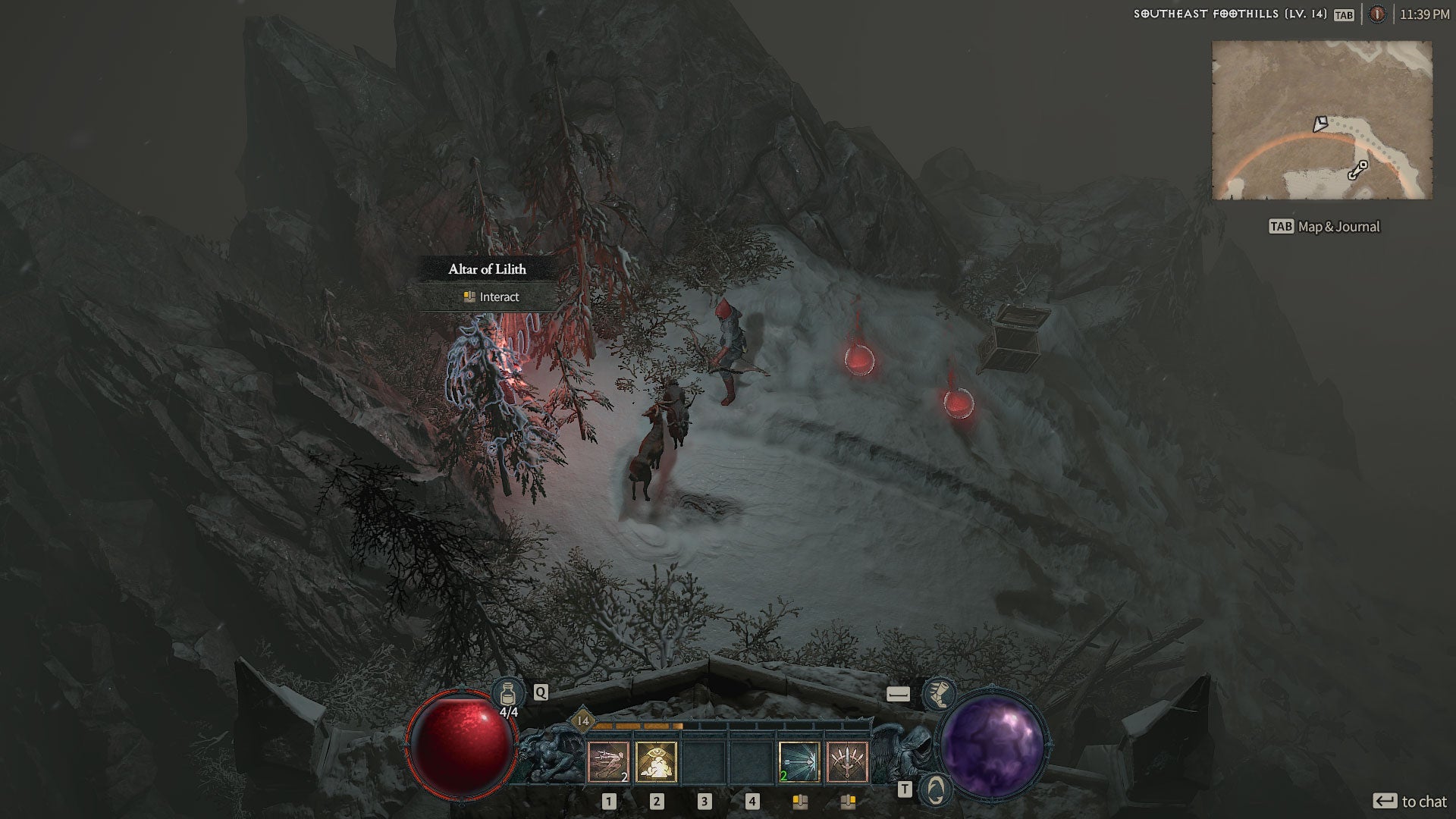Activate the dashing figure with blades skill

pyautogui.click(x=608, y=761)
